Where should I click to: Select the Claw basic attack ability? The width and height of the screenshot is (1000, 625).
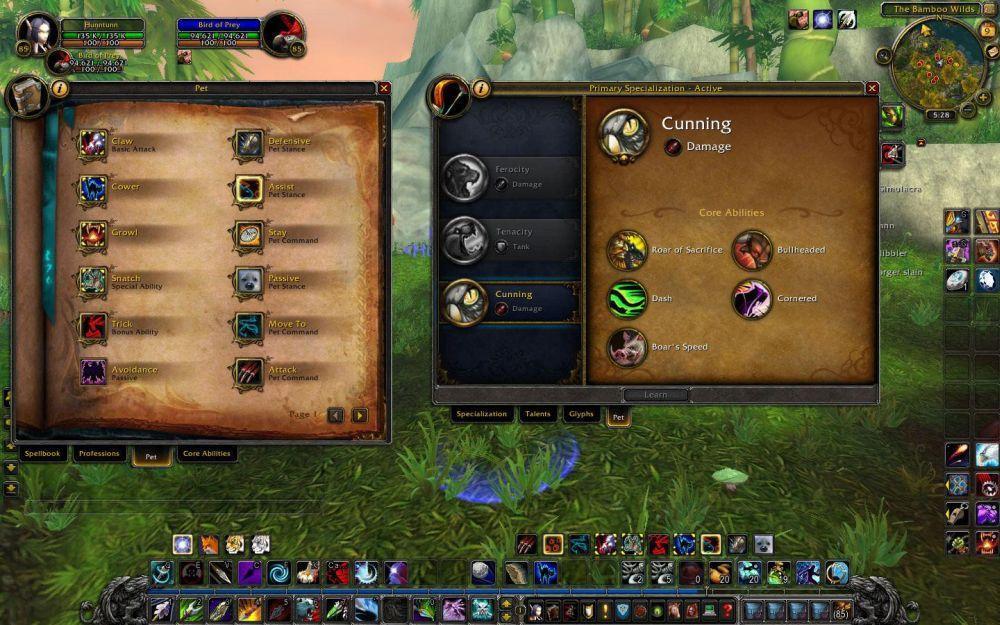[x=94, y=143]
